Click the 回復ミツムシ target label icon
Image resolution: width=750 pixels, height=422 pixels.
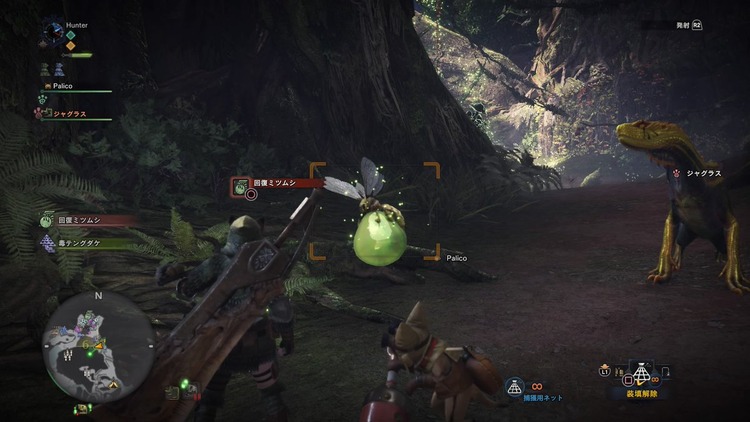241,185
